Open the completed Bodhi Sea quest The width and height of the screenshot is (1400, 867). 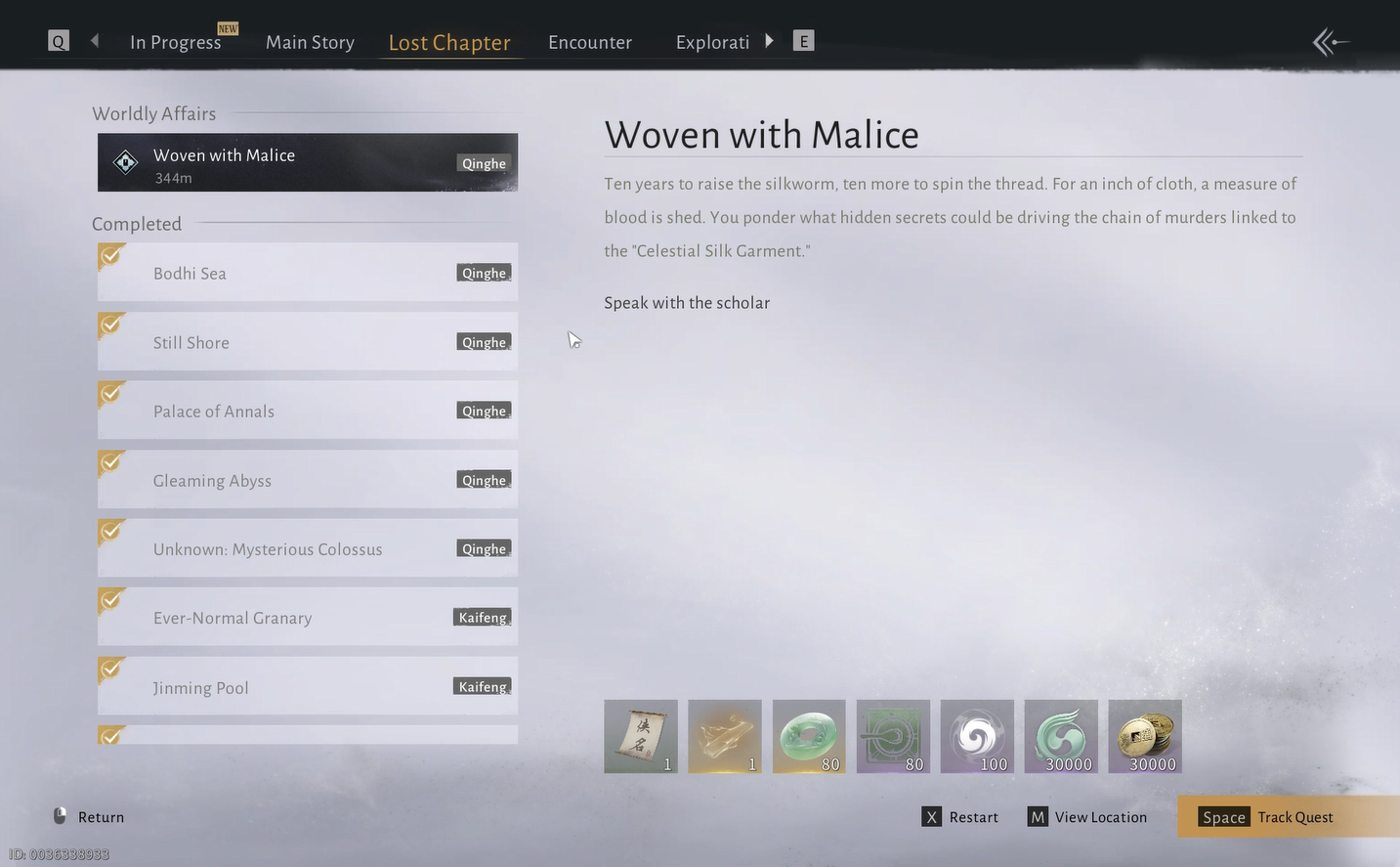[x=307, y=273]
